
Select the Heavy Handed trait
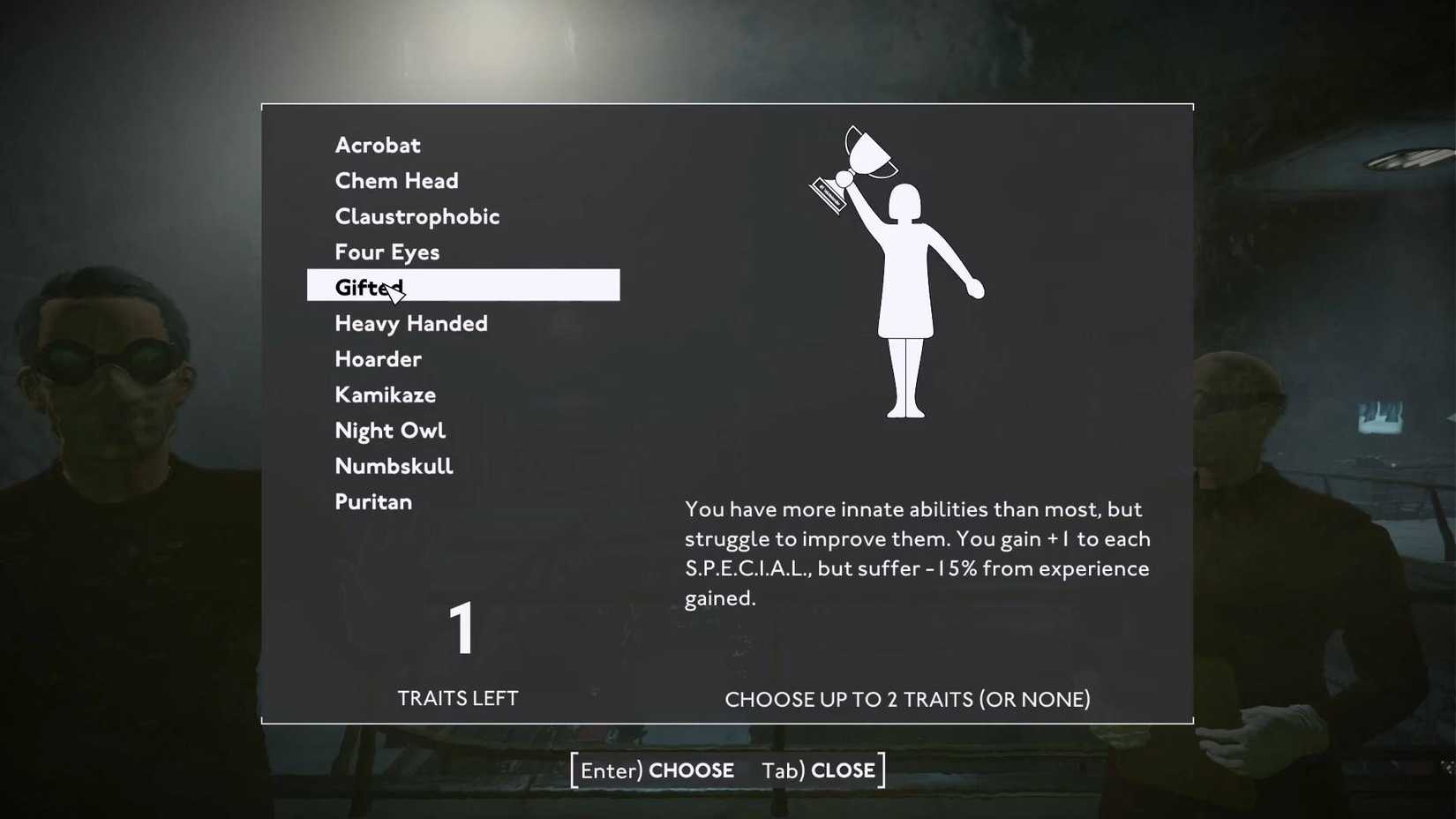coord(410,323)
